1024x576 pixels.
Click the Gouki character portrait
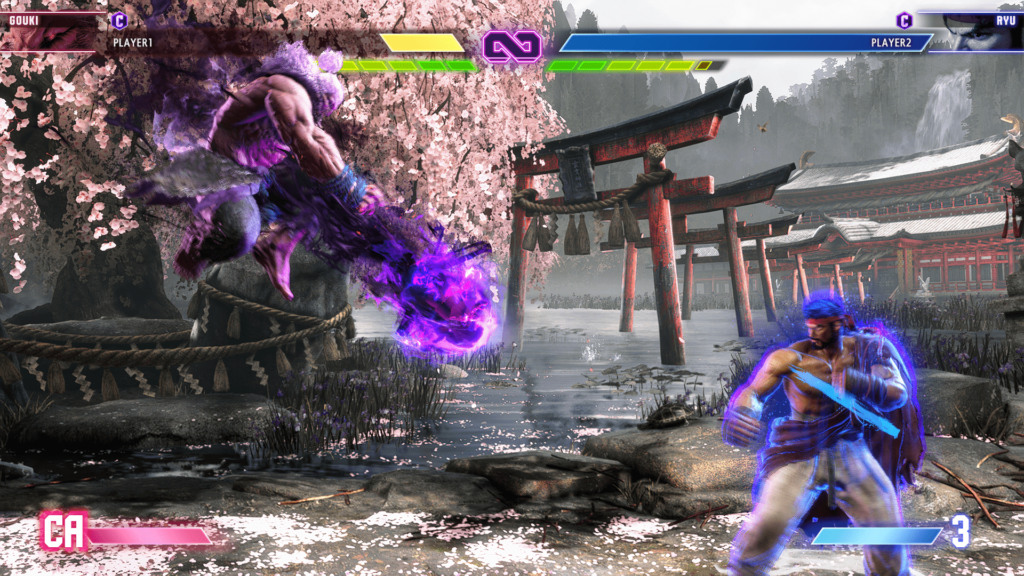[x=48, y=32]
